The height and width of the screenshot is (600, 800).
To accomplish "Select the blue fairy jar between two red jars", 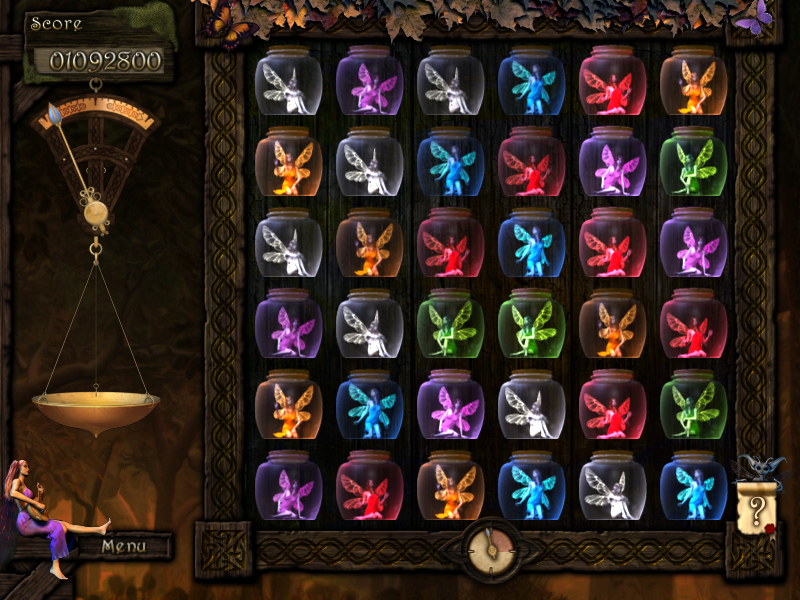I will point(531,243).
